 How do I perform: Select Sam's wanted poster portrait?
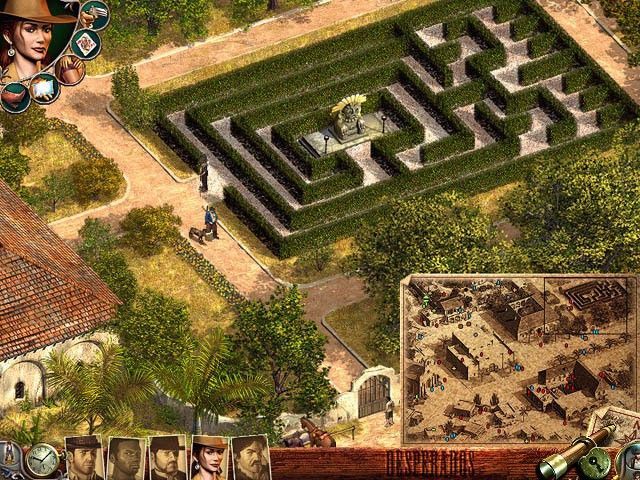tap(125, 458)
